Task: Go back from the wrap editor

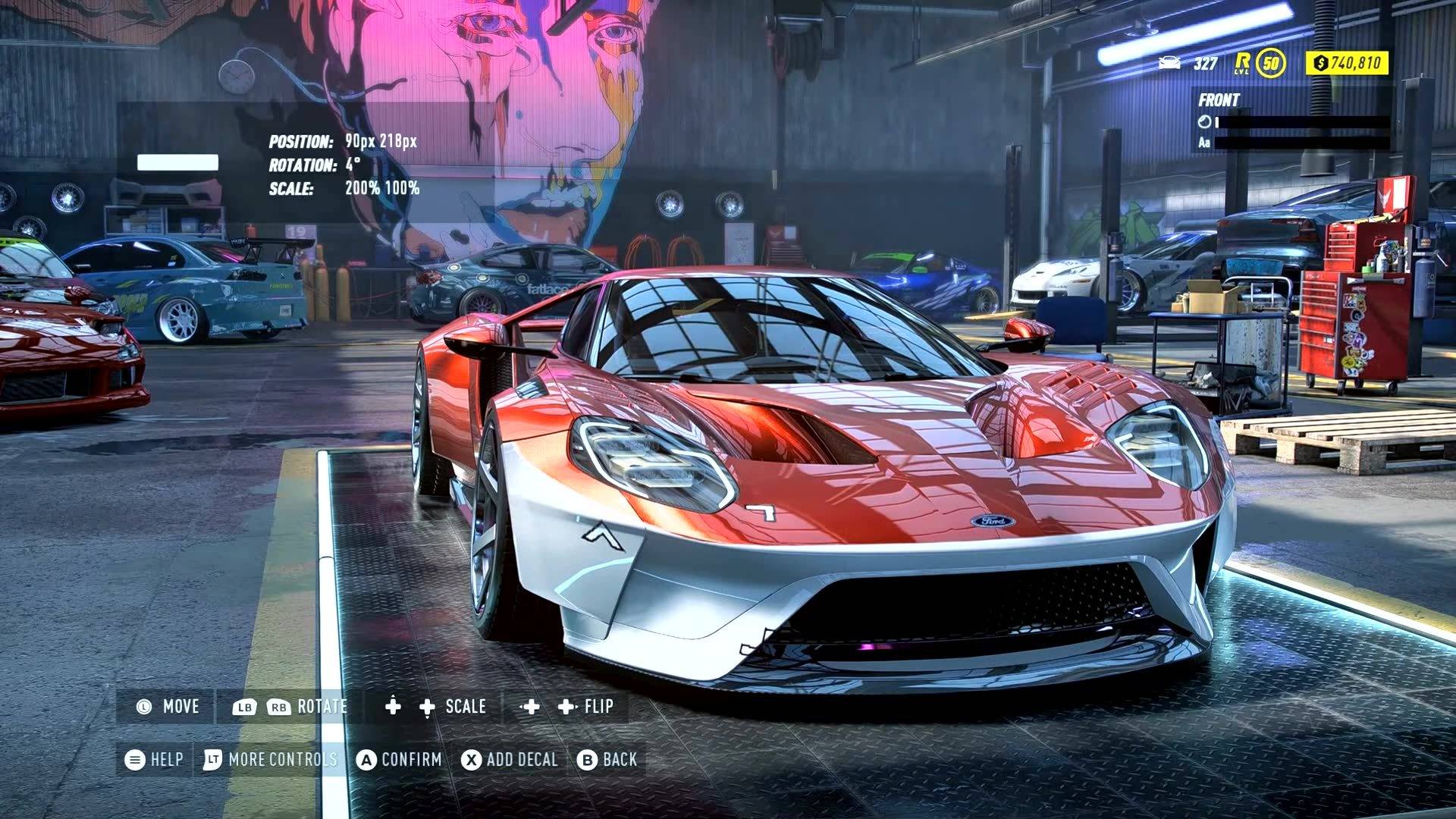Action: tap(607, 760)
